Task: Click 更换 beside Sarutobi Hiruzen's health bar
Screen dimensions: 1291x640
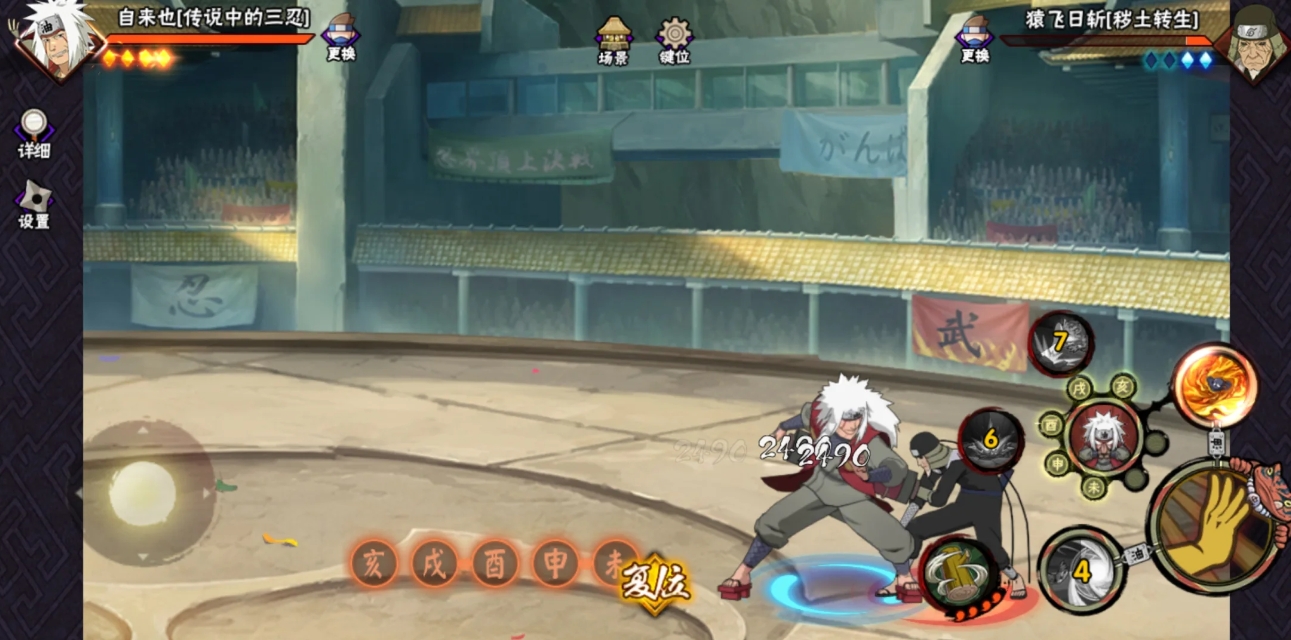Action: tap(974, 38)
